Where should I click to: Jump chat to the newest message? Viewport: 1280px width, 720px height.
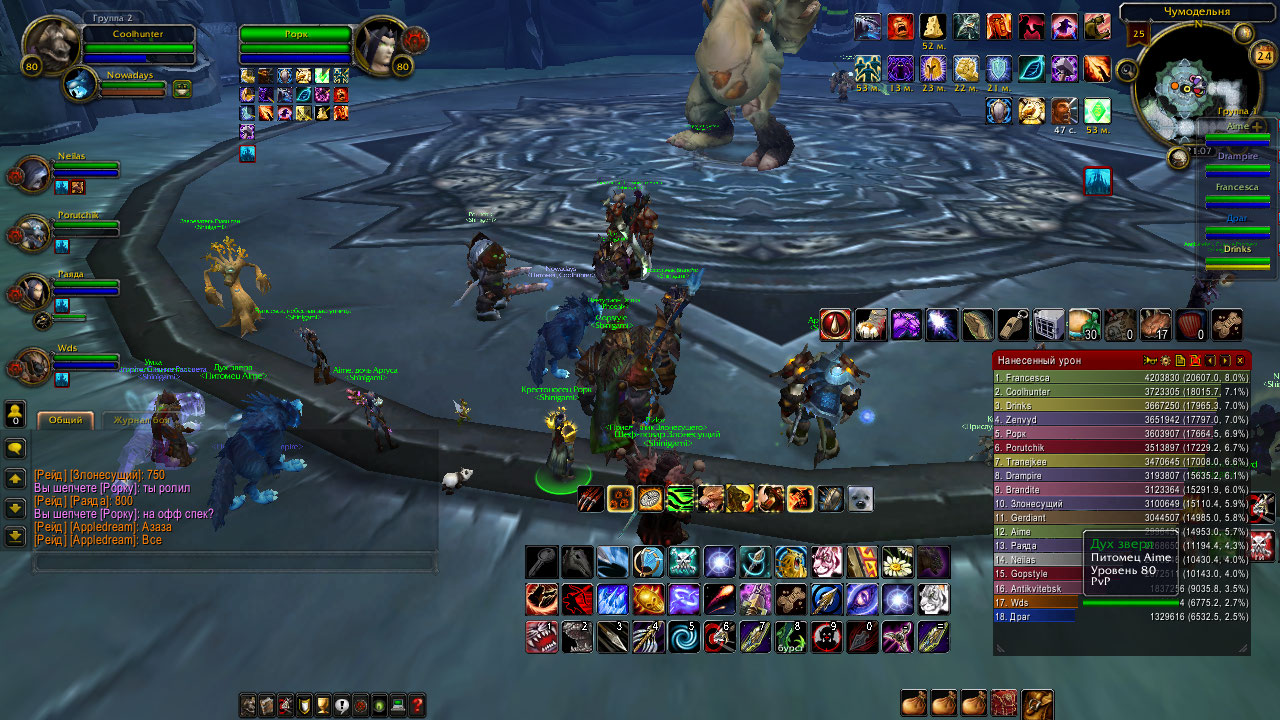point(15,537)
